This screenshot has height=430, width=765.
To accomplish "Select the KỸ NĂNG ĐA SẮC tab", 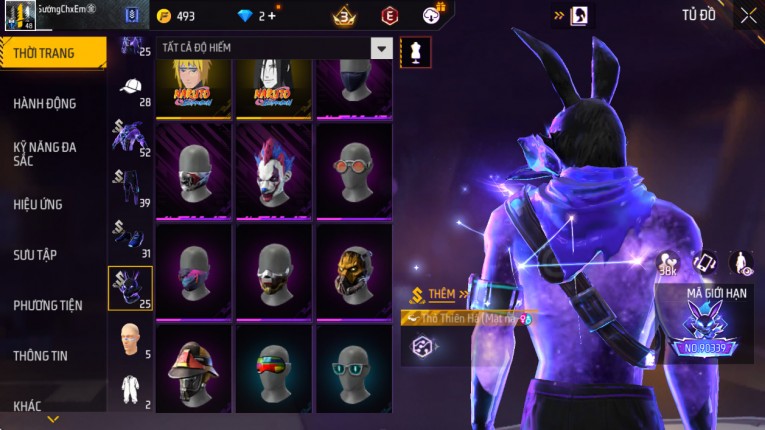I will coord(45,153).
